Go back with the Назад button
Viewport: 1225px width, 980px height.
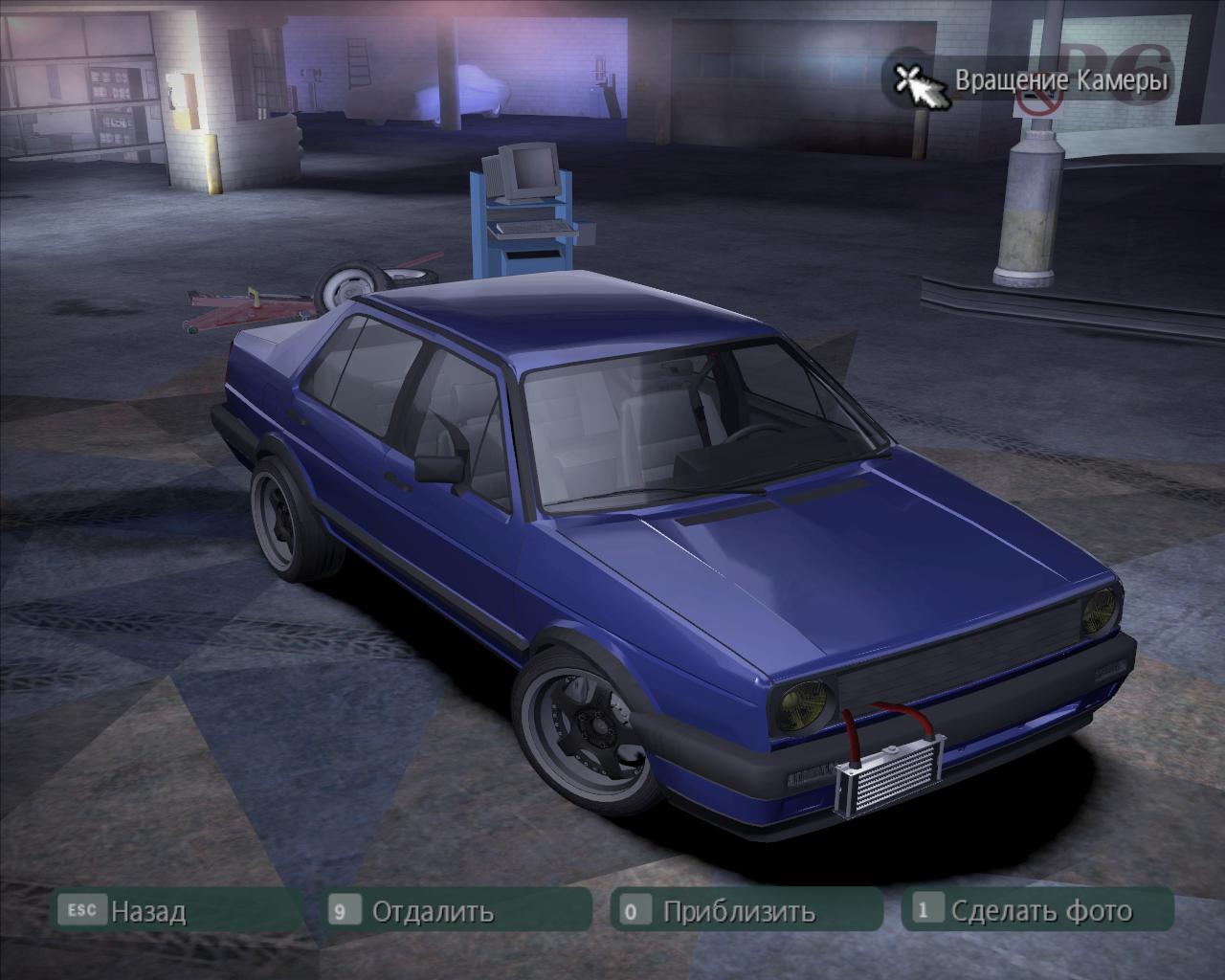pos(146,910)
